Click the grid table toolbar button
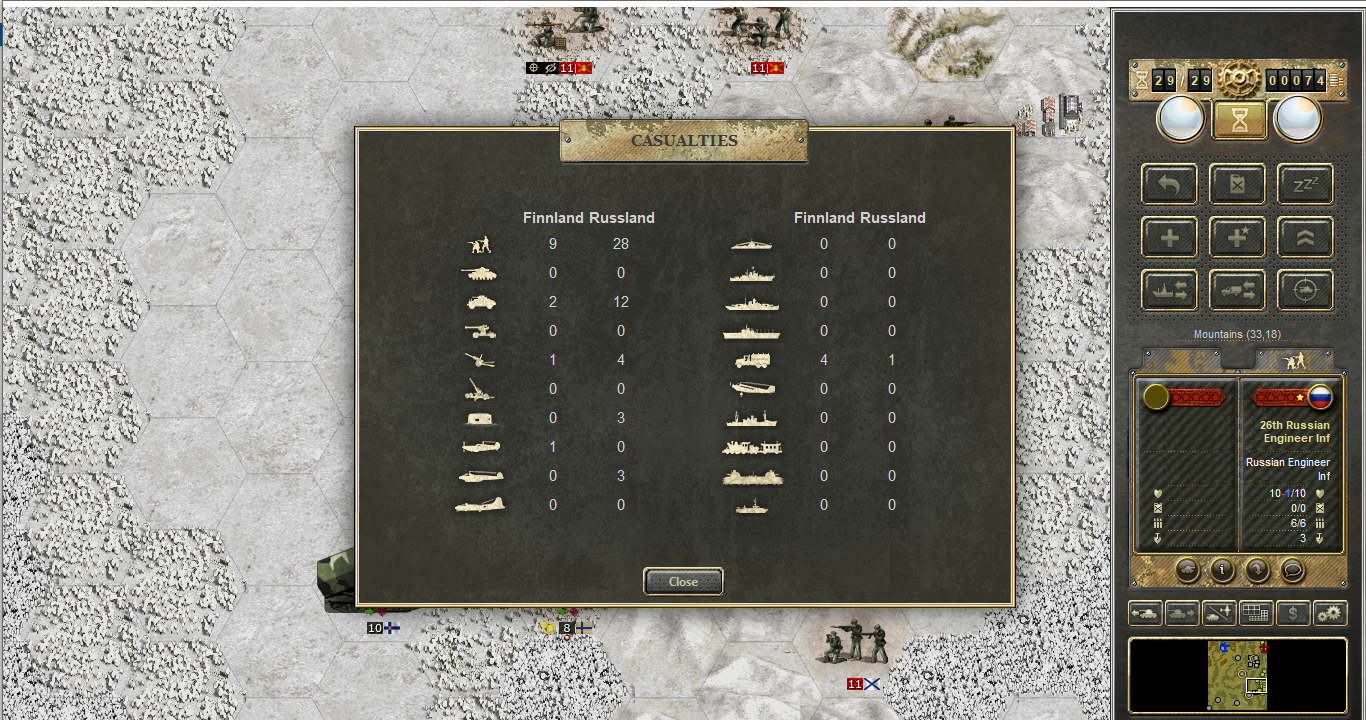This screenshot has width=1366, height=720. tap(1255, 613)
